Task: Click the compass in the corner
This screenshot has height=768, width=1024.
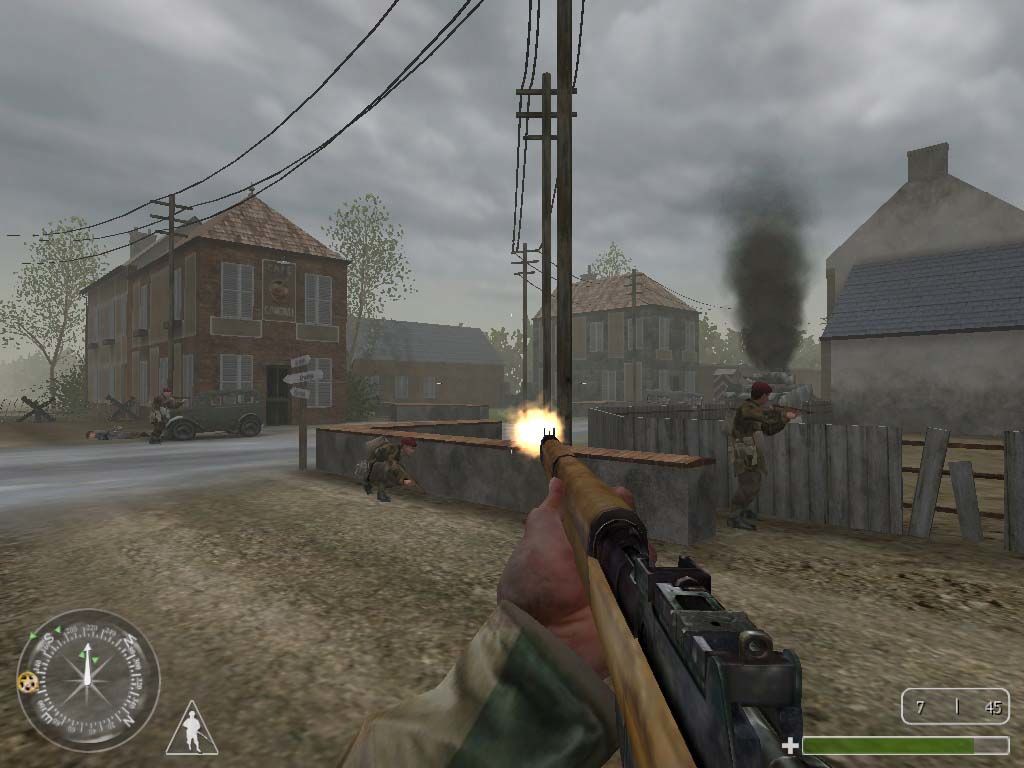Action: 88,680
